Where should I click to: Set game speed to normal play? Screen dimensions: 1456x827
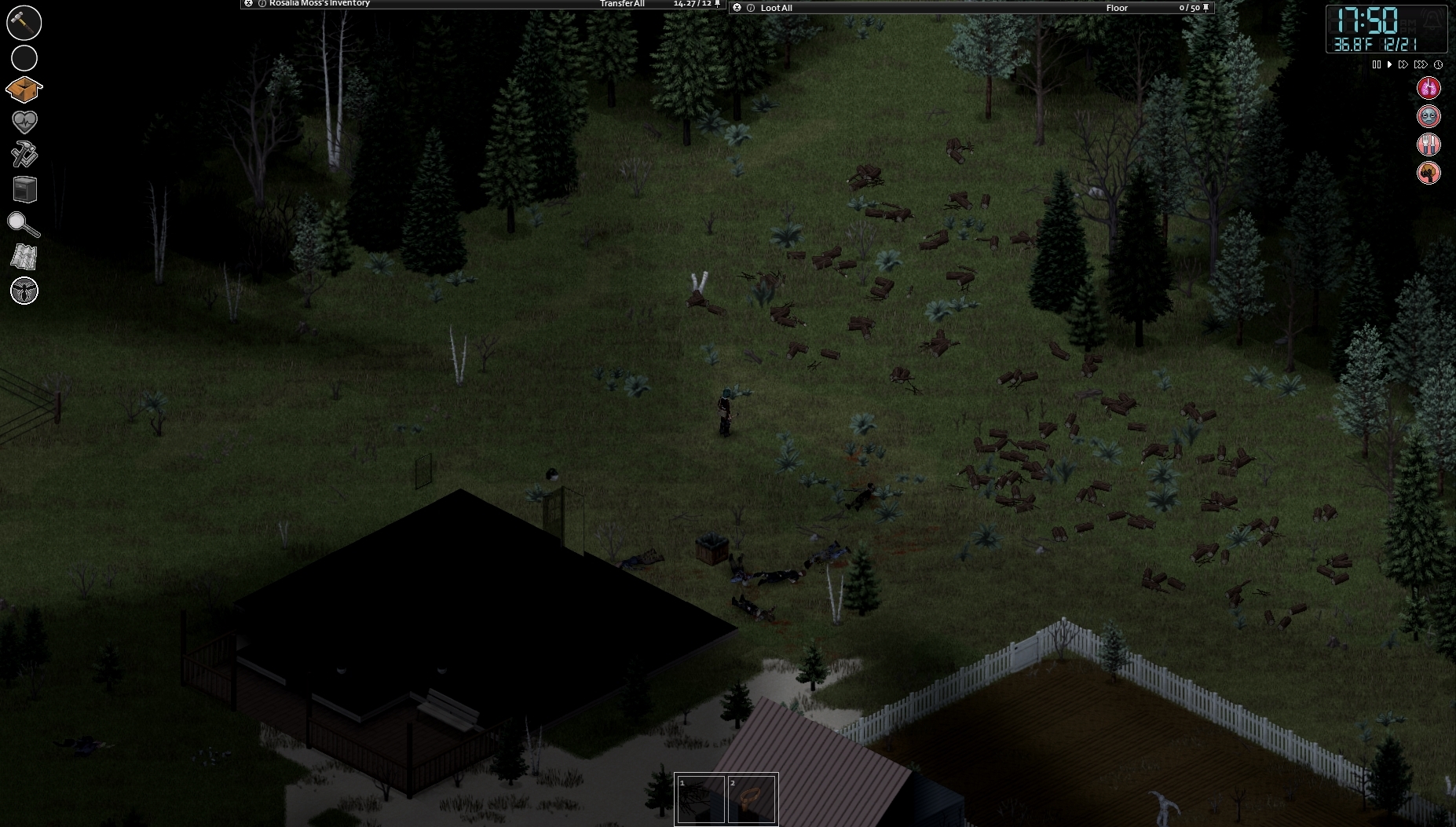[1389, 64]
